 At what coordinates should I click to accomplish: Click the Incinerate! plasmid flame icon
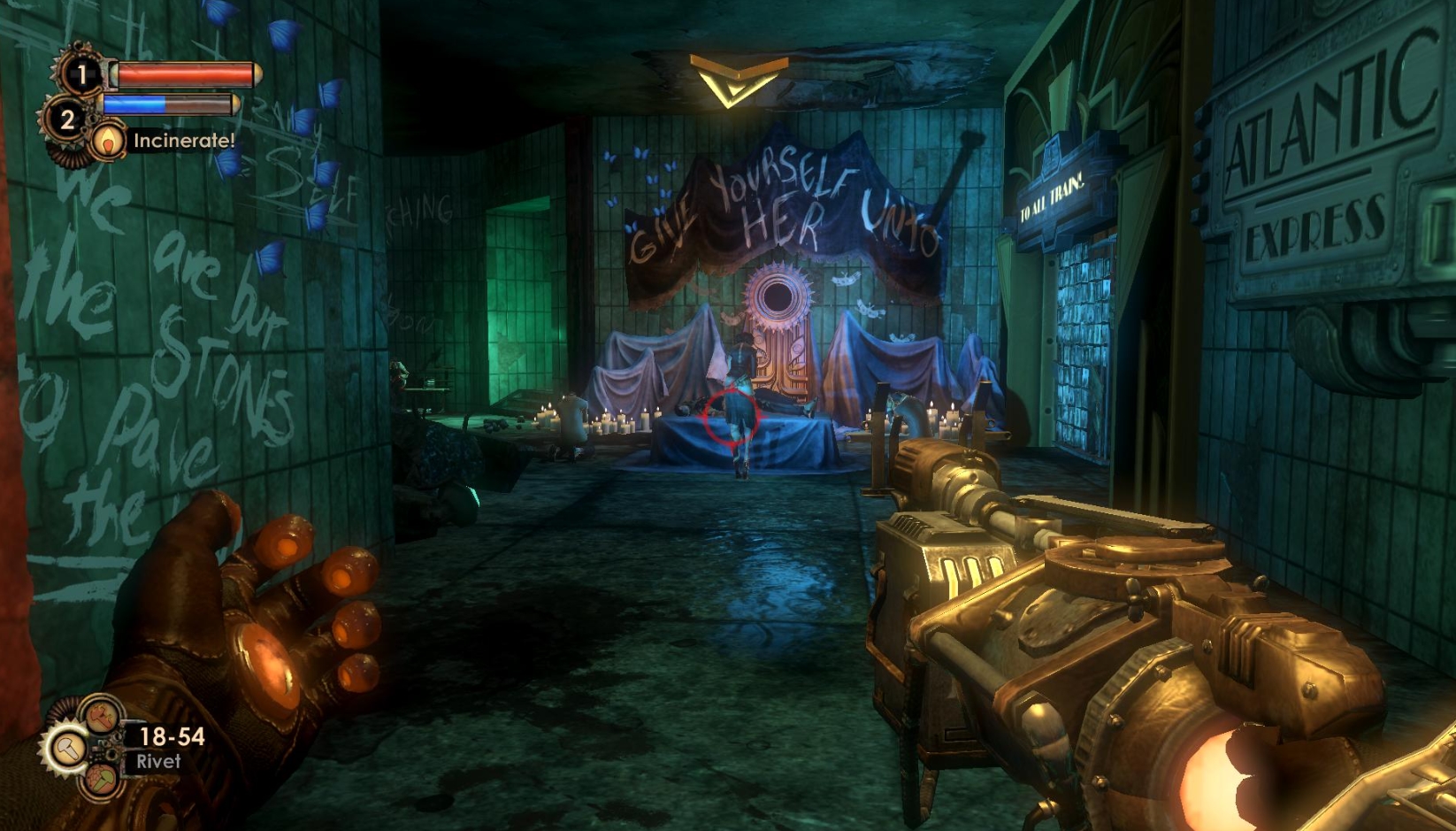tap(108, 139)
